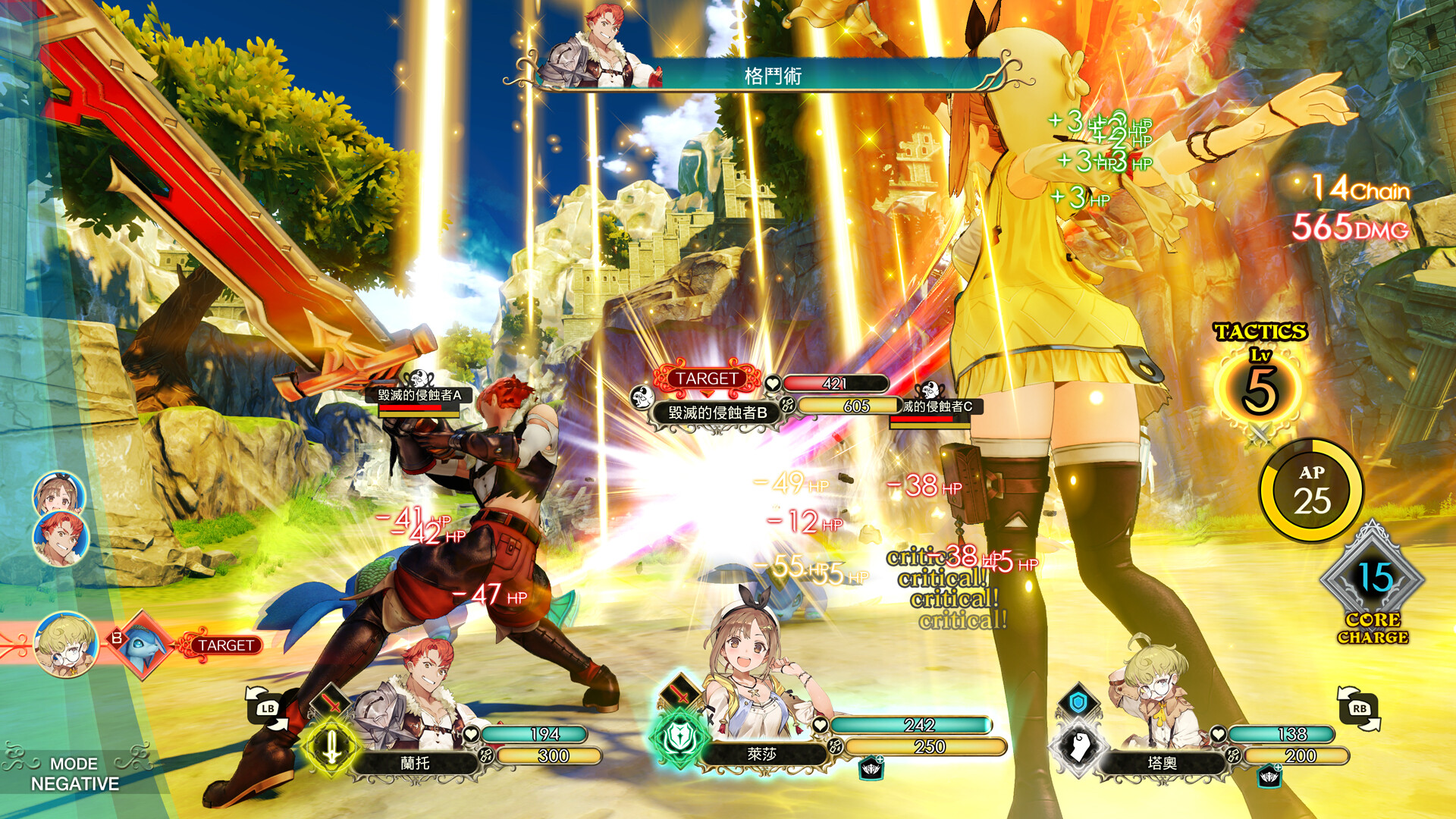
Task: Click the blue enemy B diamond icon
Action: (x=142, y=644)
